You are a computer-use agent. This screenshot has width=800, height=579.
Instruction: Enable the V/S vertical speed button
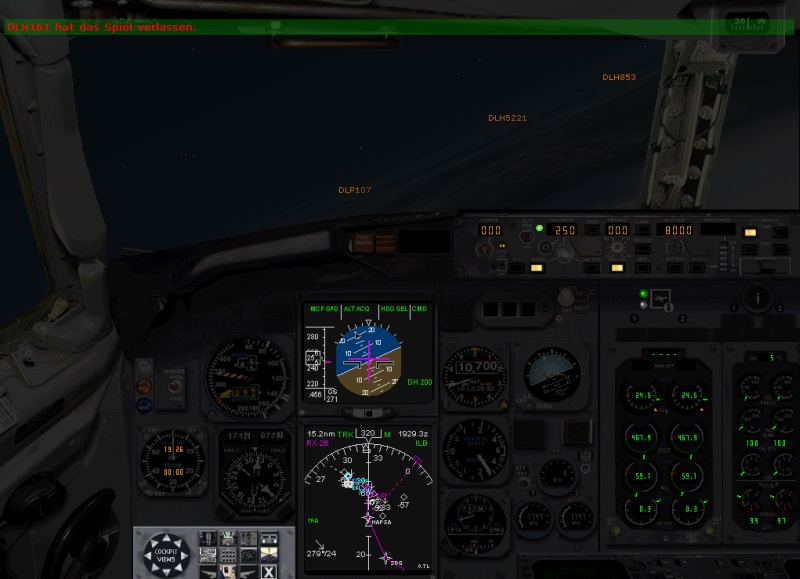coord(694,267)
